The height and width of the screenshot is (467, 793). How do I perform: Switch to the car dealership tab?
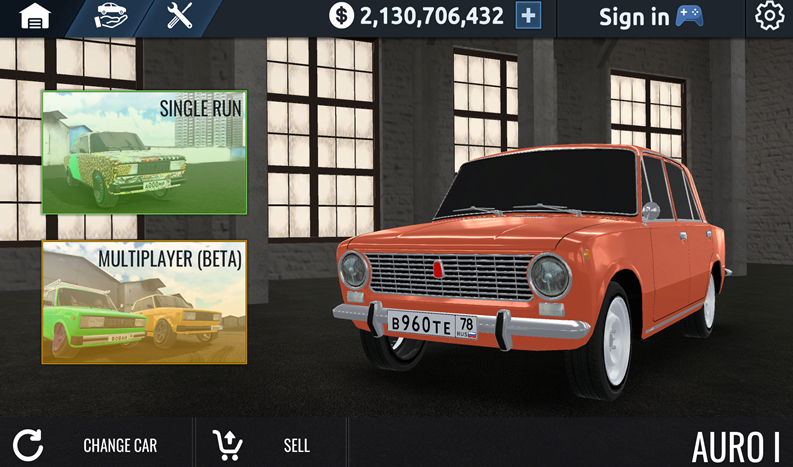coord(111,17)
